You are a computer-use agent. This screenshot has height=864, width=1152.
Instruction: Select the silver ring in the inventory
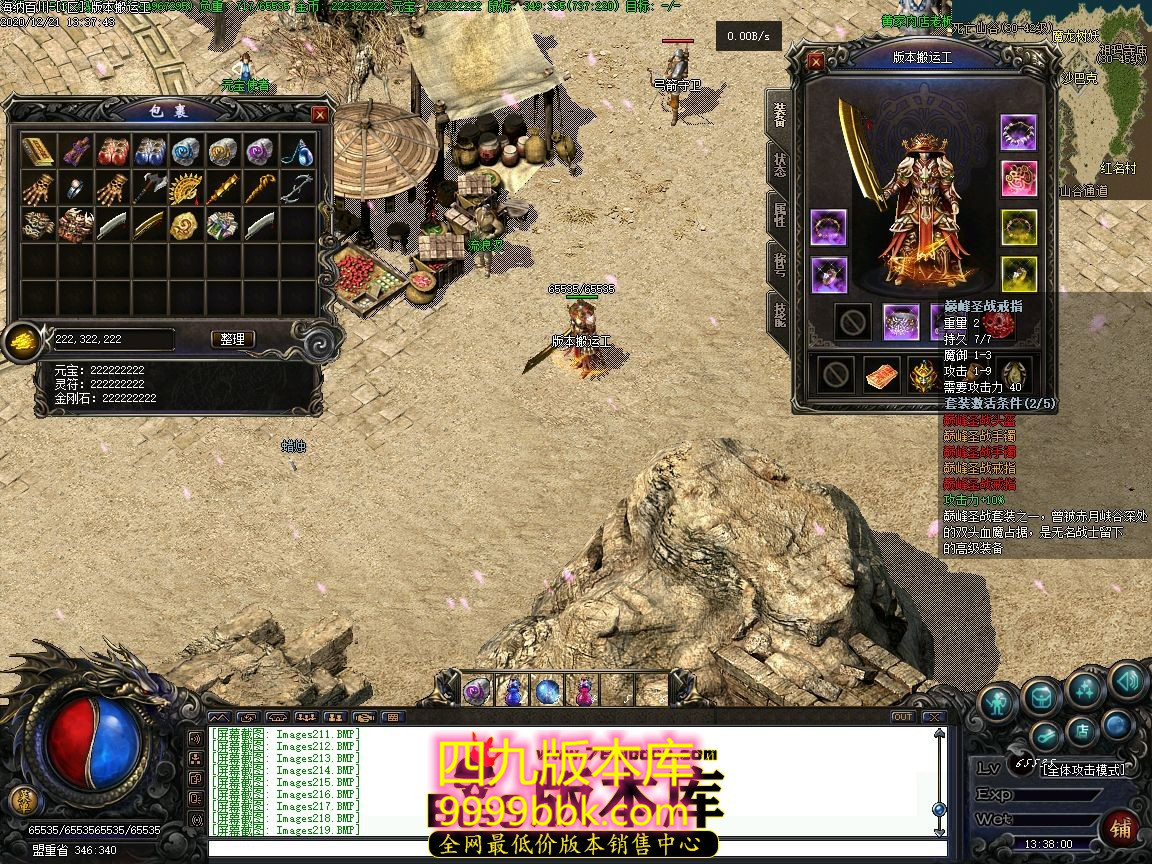pyautogui.click(x=75, y=188)
